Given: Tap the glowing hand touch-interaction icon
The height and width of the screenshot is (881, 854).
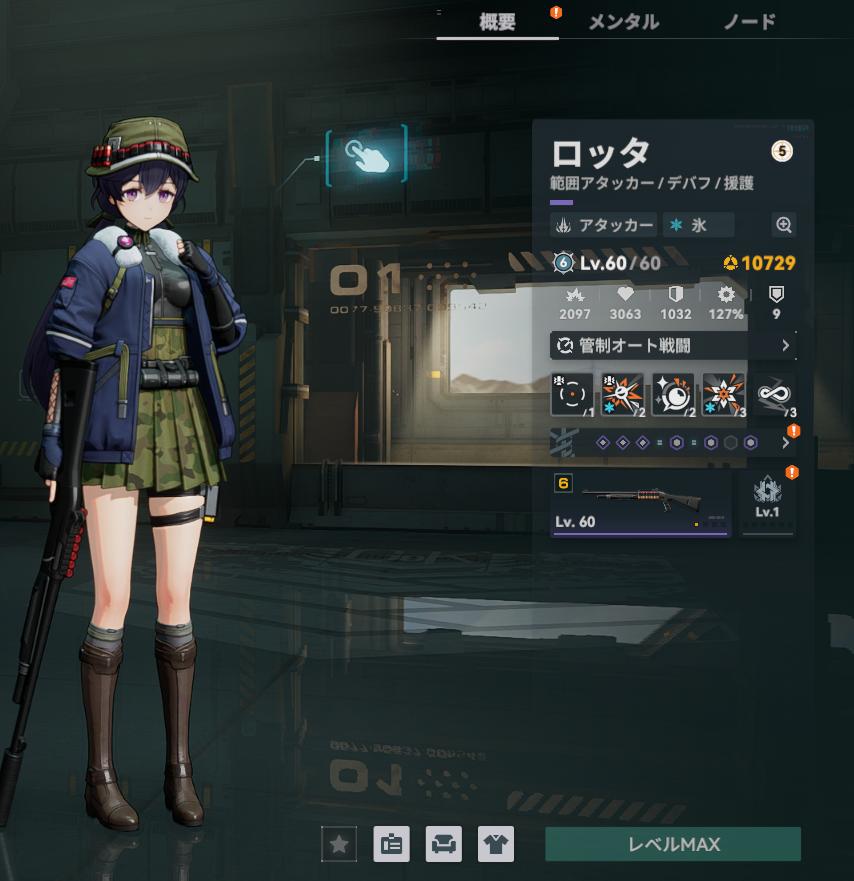Looking at the screenshot, I should tap(366, 153).
